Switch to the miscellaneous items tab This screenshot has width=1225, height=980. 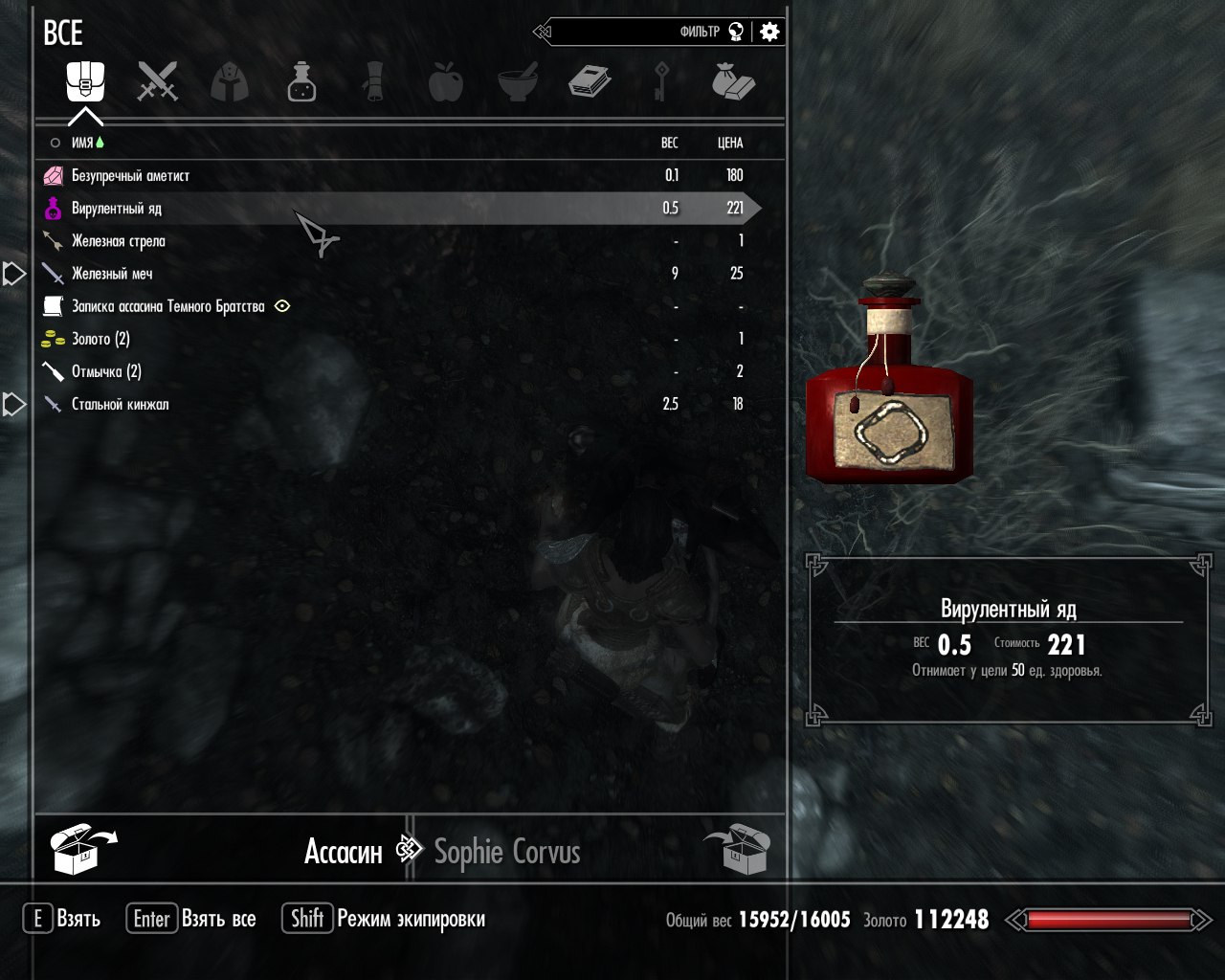click(x=733, y=81)
